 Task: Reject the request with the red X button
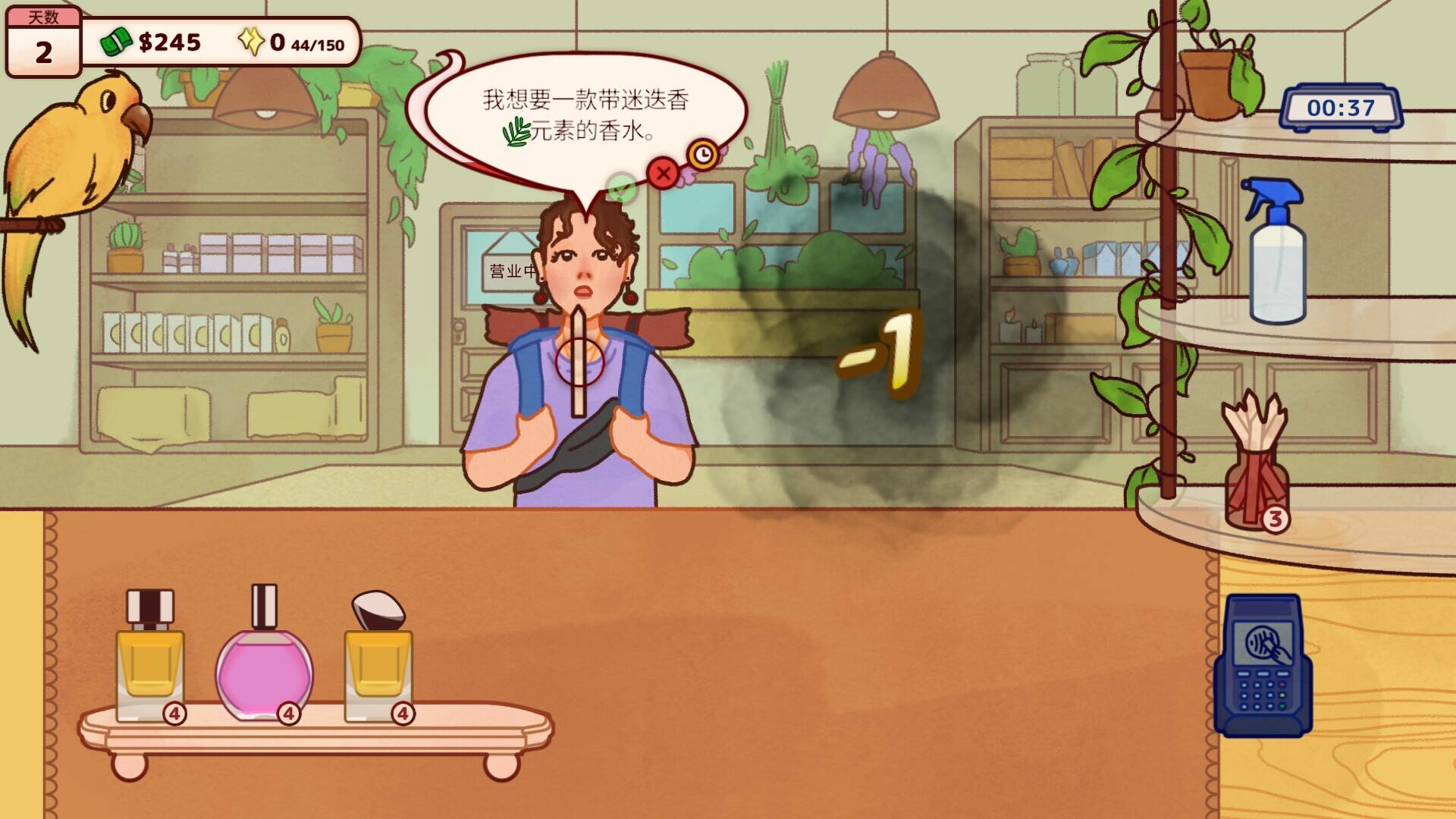pyautogui.click(x=663, y=173)
